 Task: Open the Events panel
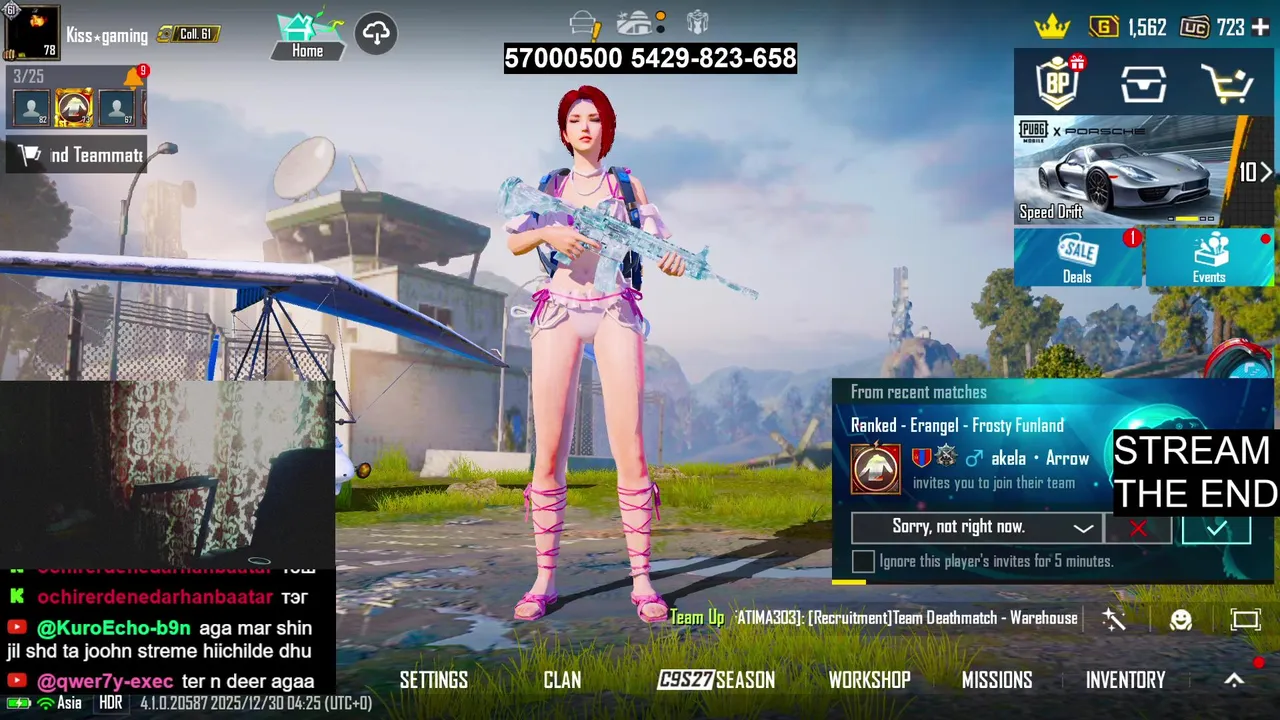click(x=1209, y=257)
